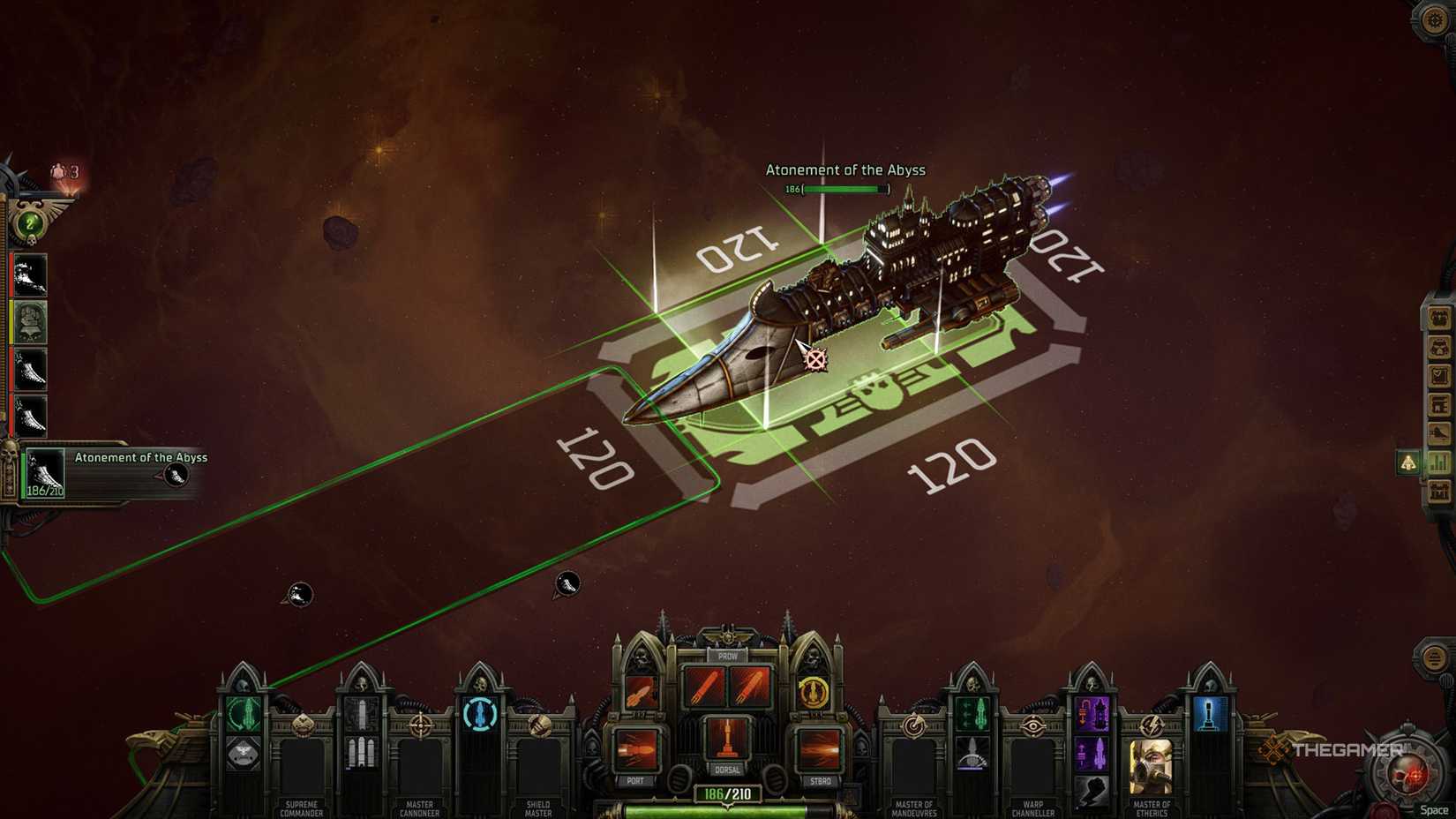
Task: Use the purple warp ability icon
Action: click(x=1092, y=713)
